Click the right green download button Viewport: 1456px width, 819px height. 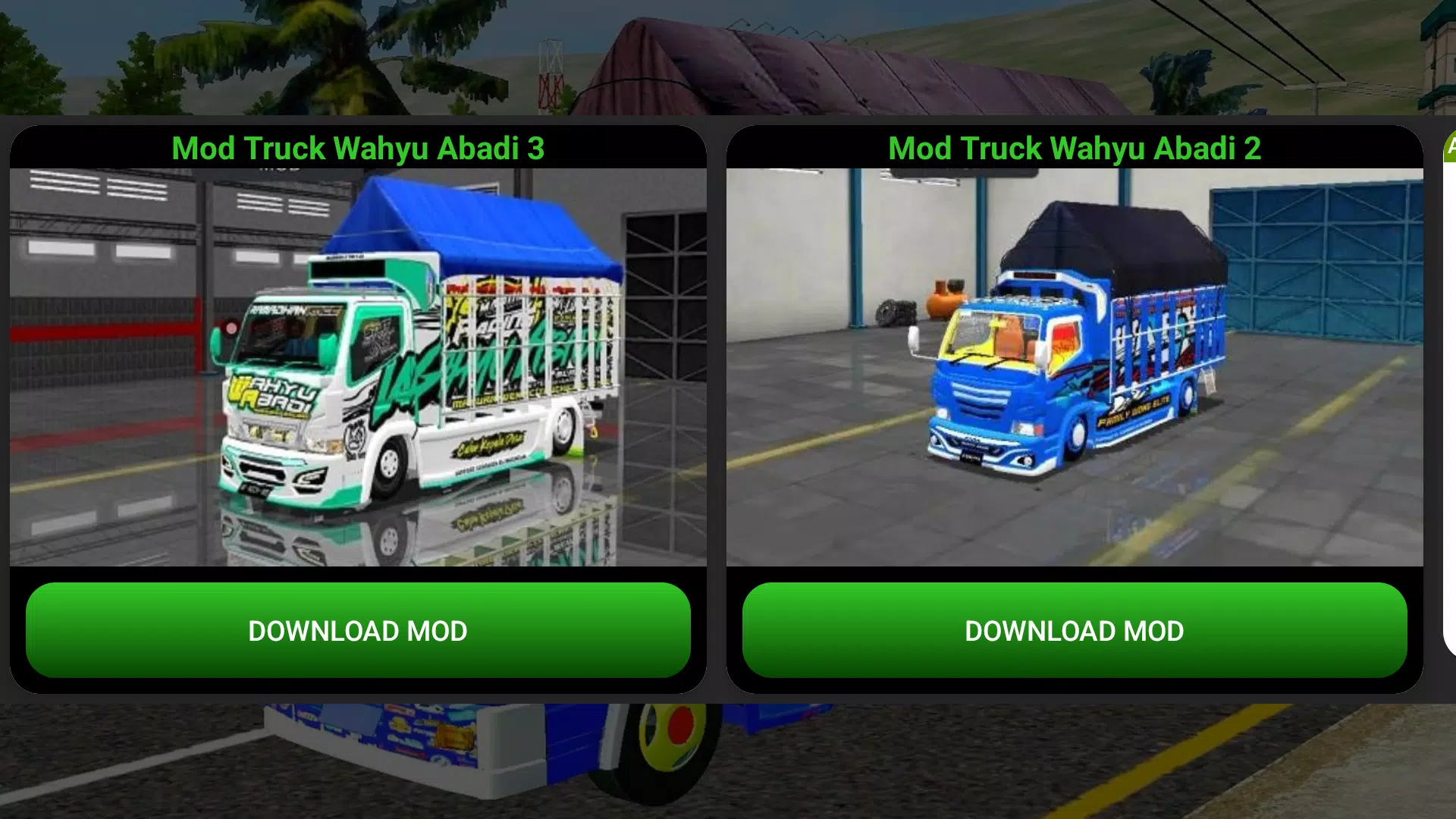(1073, 630)
